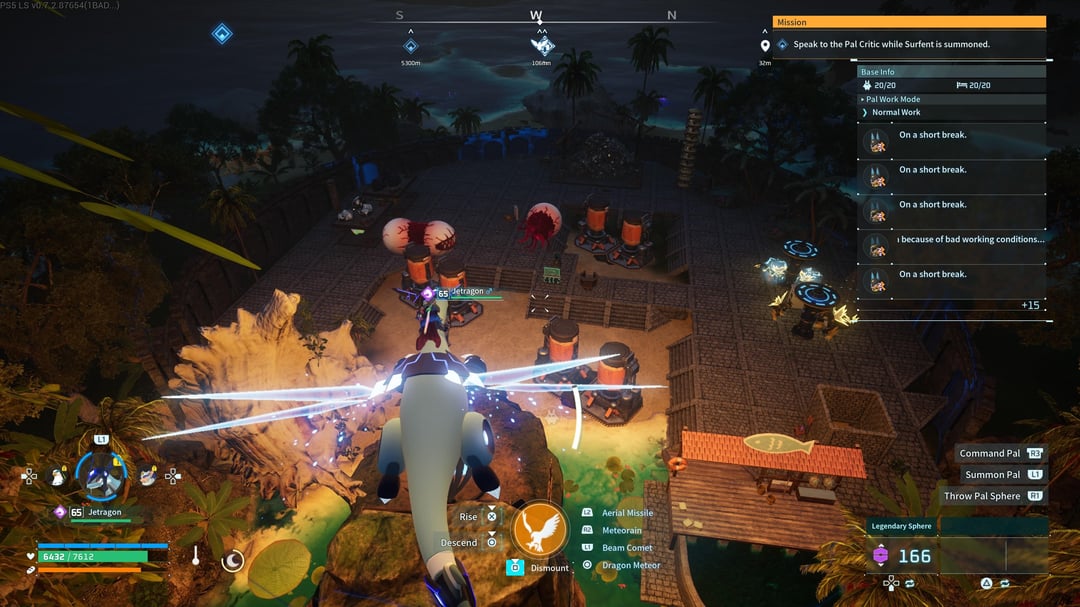Screen dimensions: 1080x607
Task: Use the Beam Comet skill
Action: (x=627, y=548)
